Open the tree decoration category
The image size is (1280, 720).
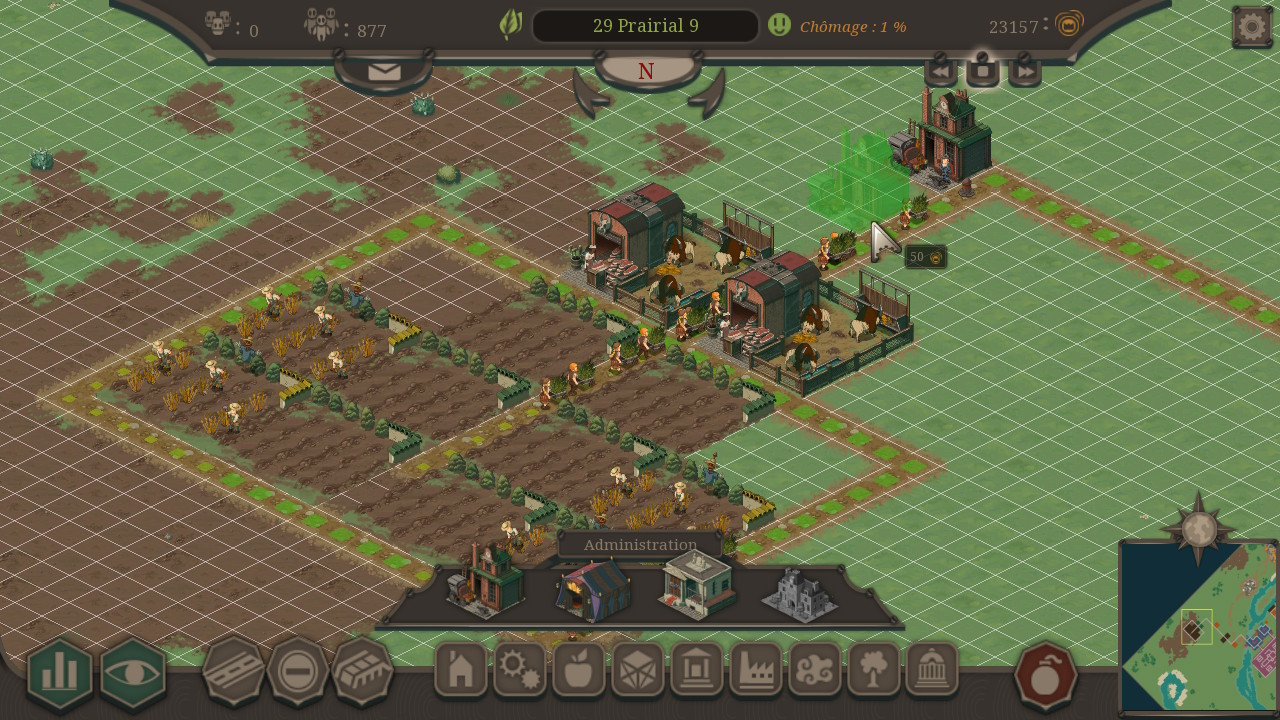coord(874,670)
